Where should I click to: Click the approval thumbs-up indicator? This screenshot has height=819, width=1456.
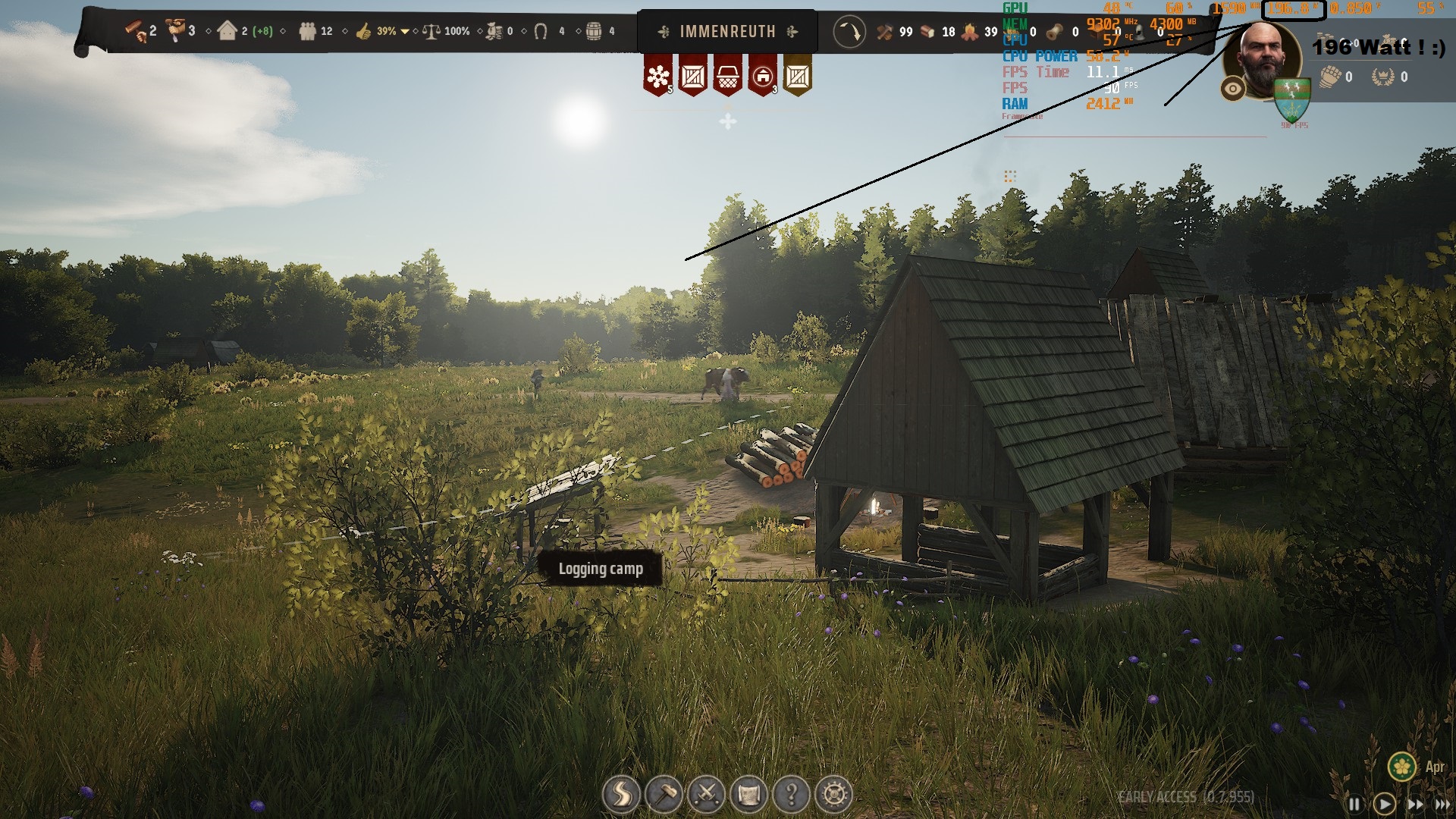(x=364, y=32)
